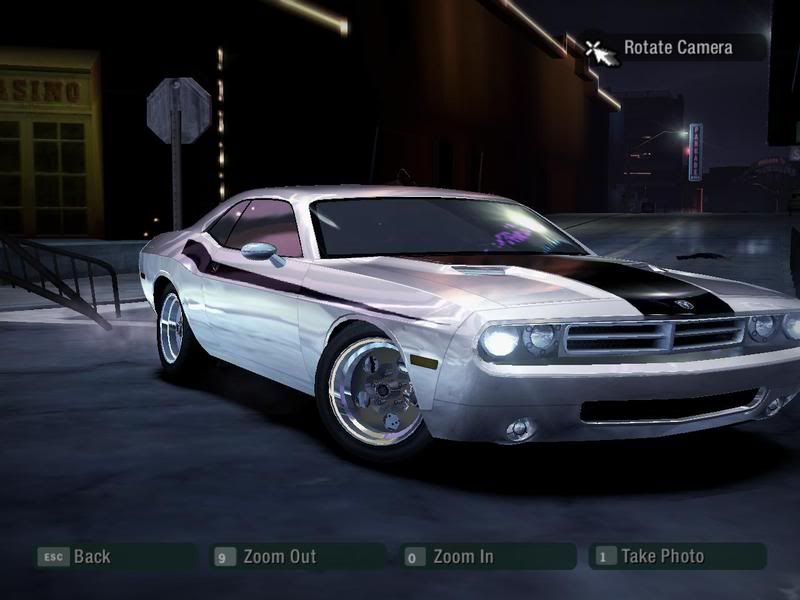The height and width of the screenshot is (600, 800).
Task: Take a photo of the car
Action: [661, 557]
